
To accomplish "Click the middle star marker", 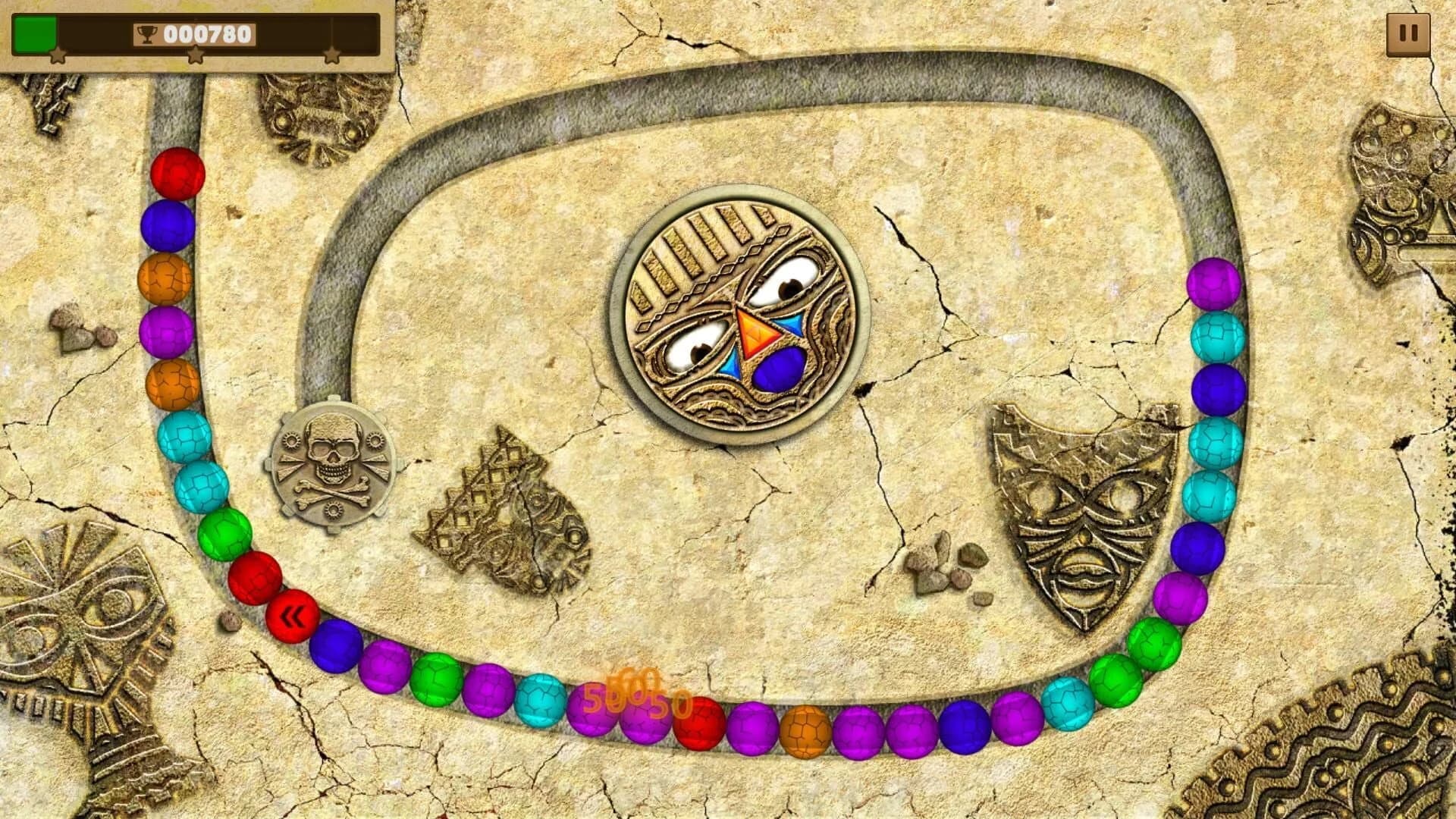I will coord(196,53).
